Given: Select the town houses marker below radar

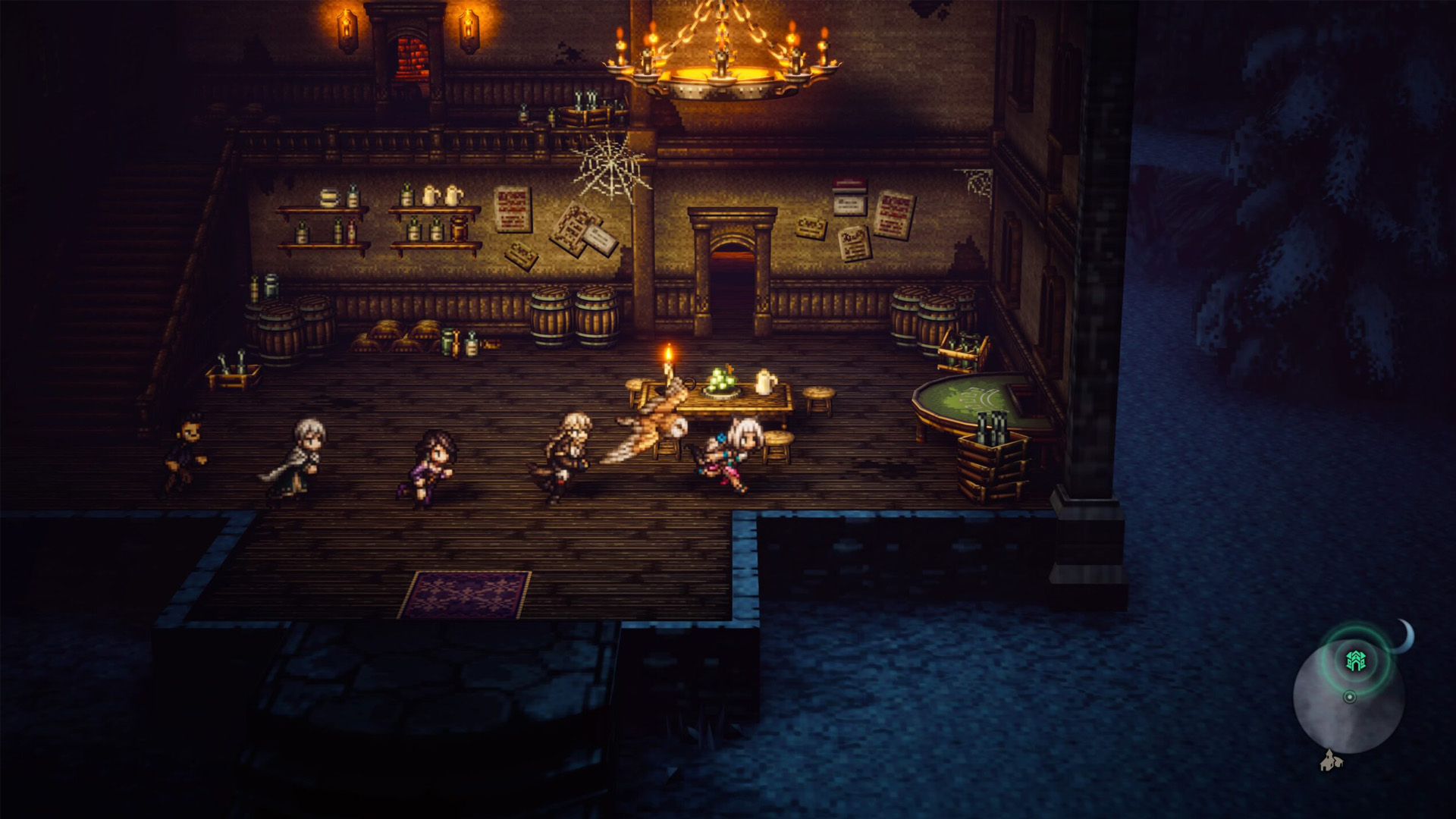Looking at the screenshot, I should point(1329,761).
